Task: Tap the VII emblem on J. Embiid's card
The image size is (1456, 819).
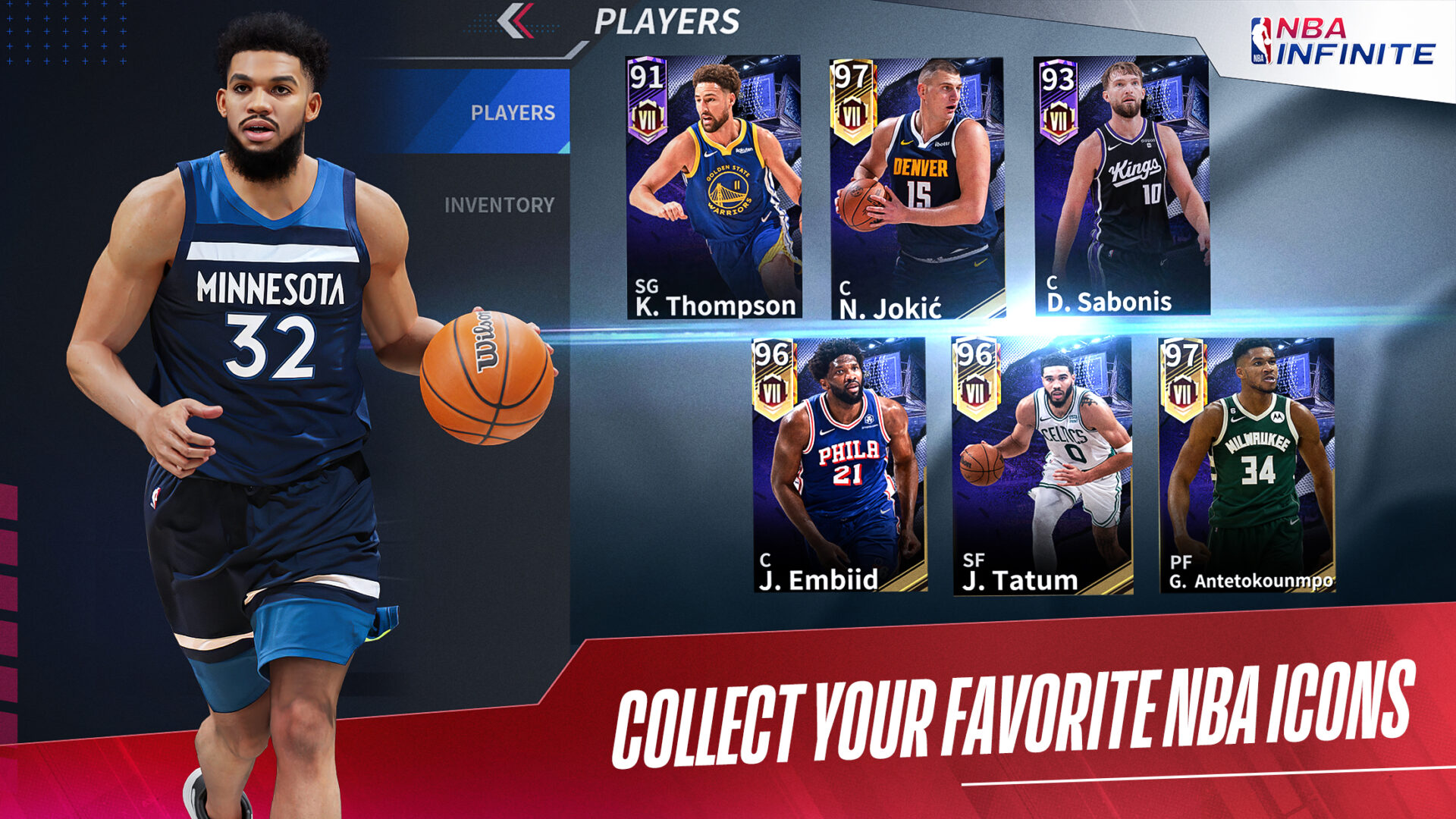Action: (x=771, y=392)
